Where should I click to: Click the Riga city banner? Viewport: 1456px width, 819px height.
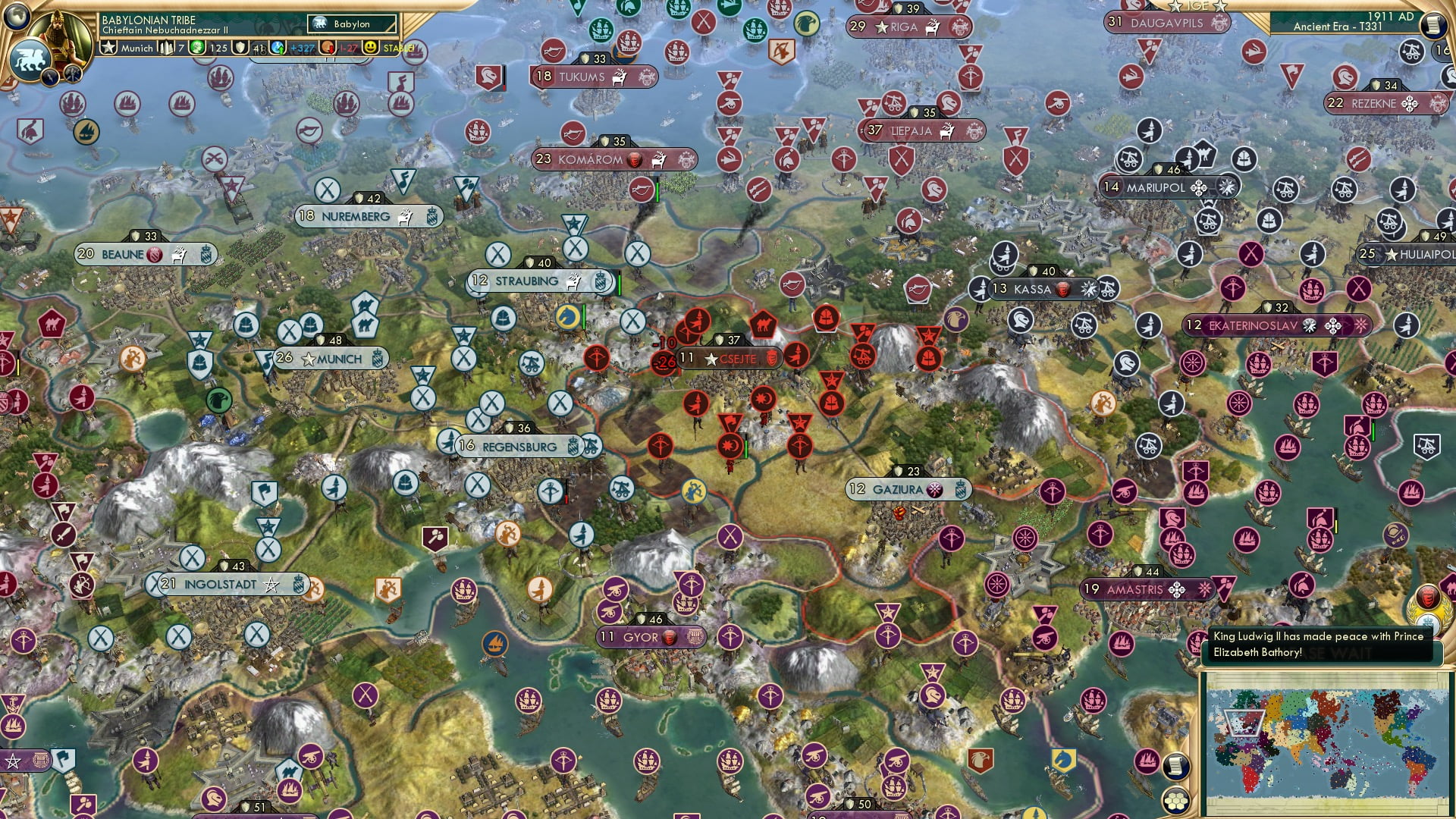pos(903,27)
